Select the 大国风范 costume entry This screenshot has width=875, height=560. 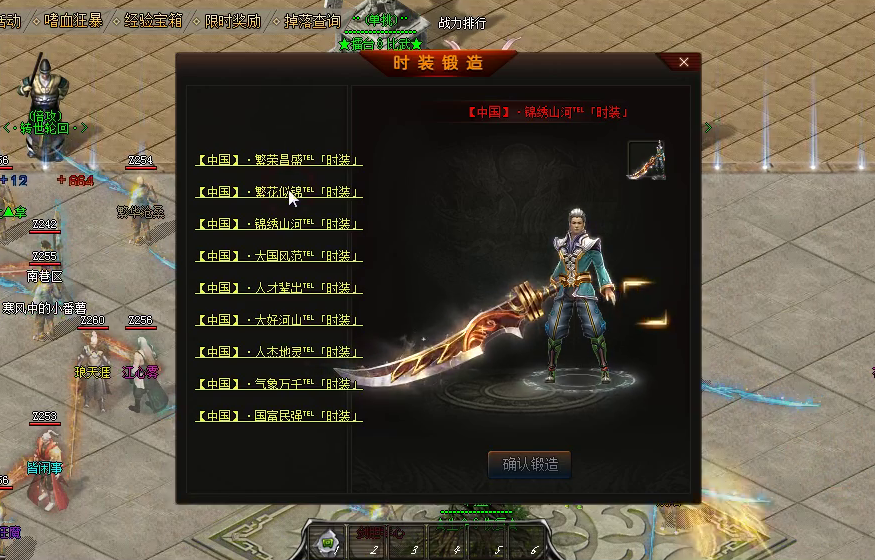tap(278, 256)
